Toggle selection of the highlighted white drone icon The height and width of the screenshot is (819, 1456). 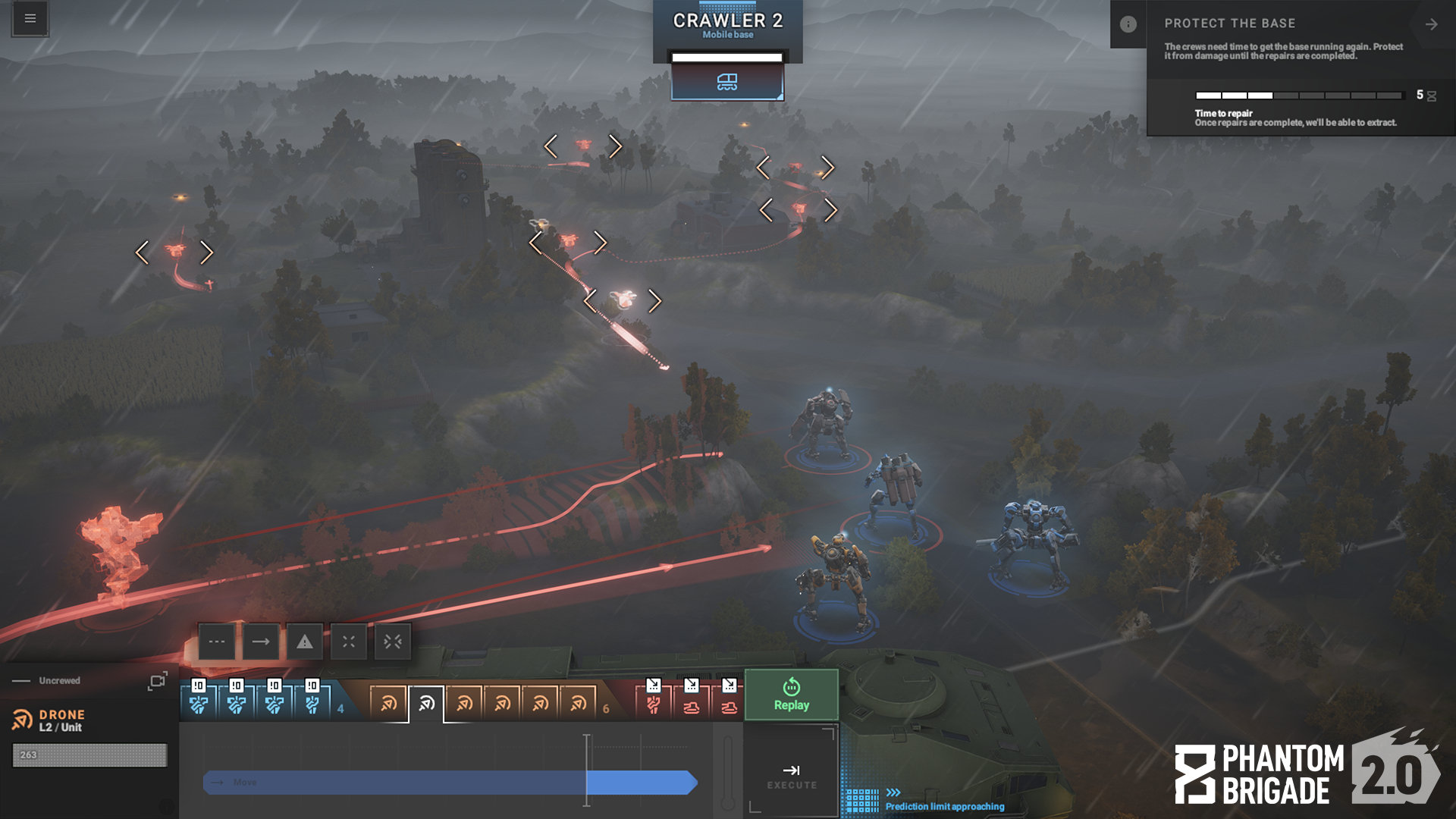tap(425, 702)
